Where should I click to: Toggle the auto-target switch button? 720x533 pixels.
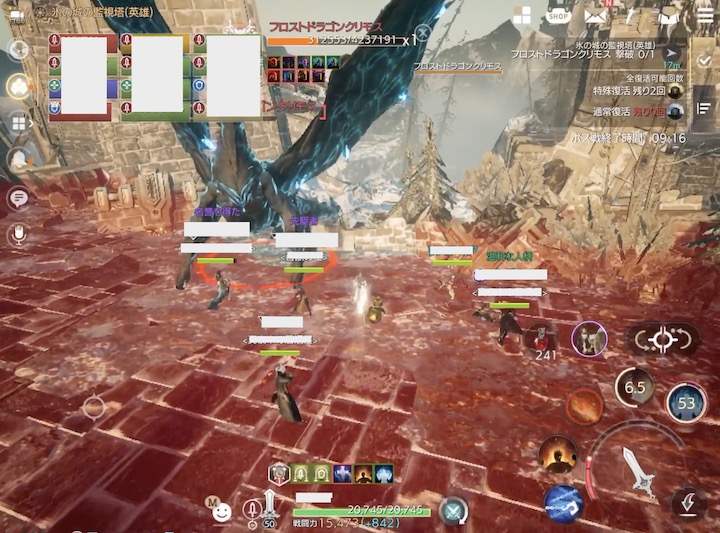662,339
